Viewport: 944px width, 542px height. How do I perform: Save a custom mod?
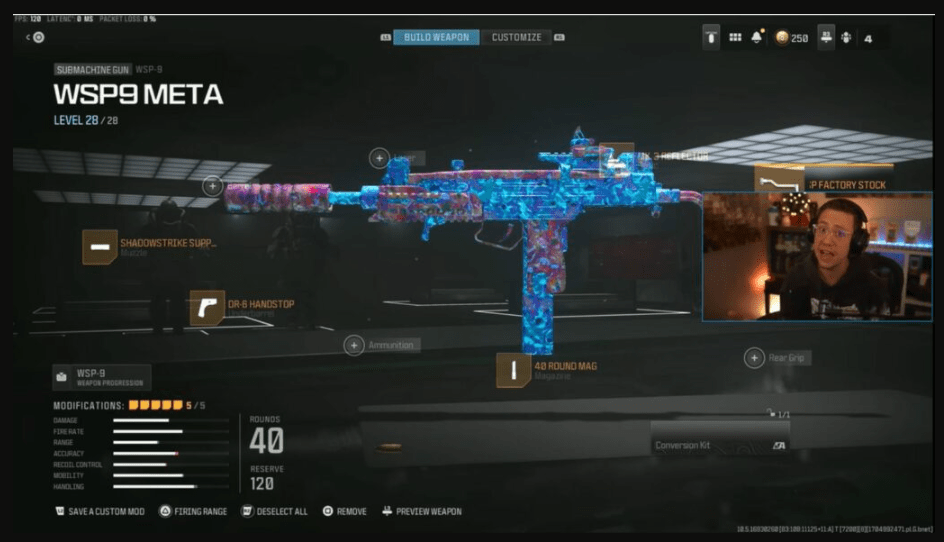pos(99,511)
